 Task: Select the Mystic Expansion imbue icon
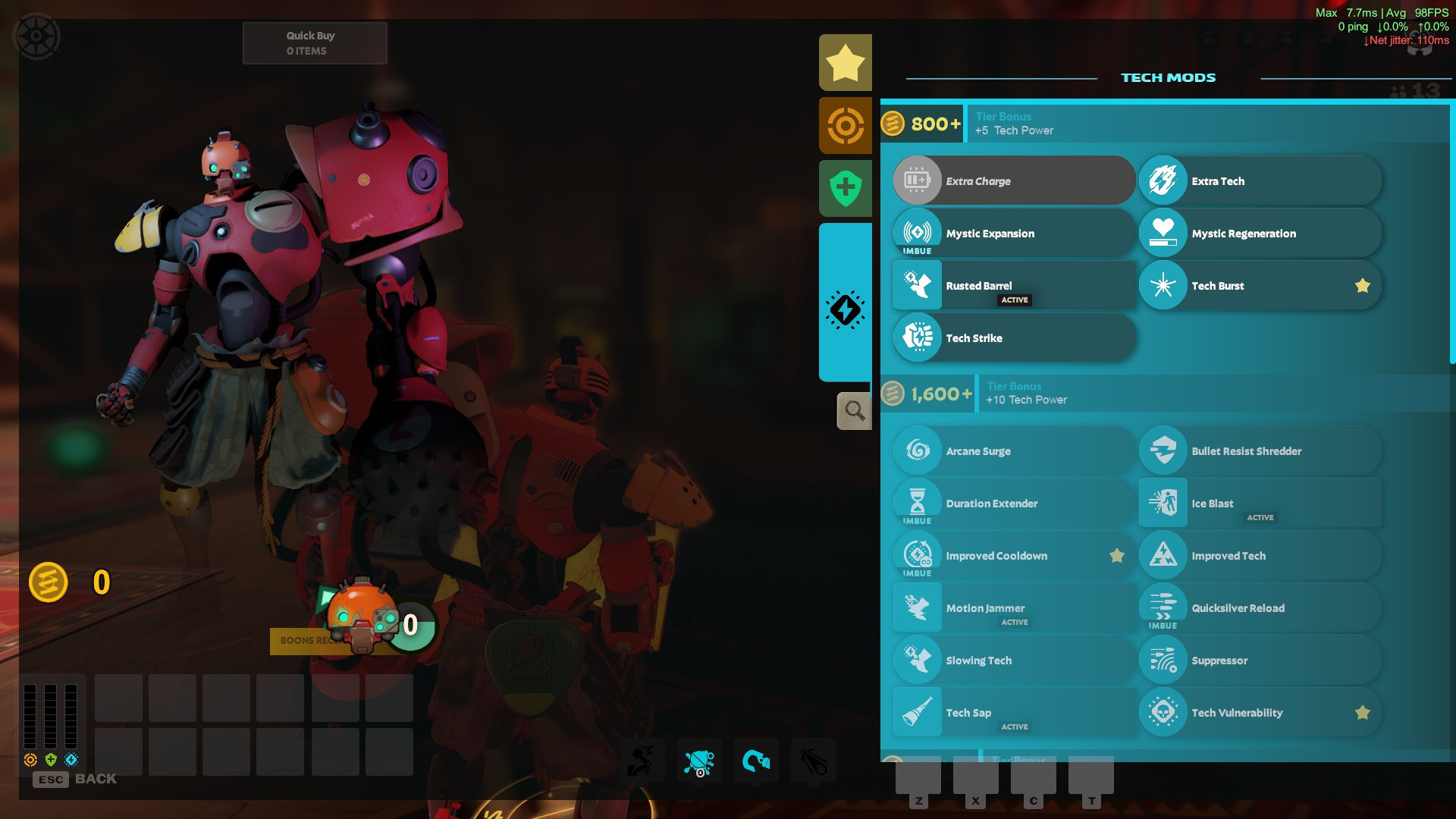(917, 233)
